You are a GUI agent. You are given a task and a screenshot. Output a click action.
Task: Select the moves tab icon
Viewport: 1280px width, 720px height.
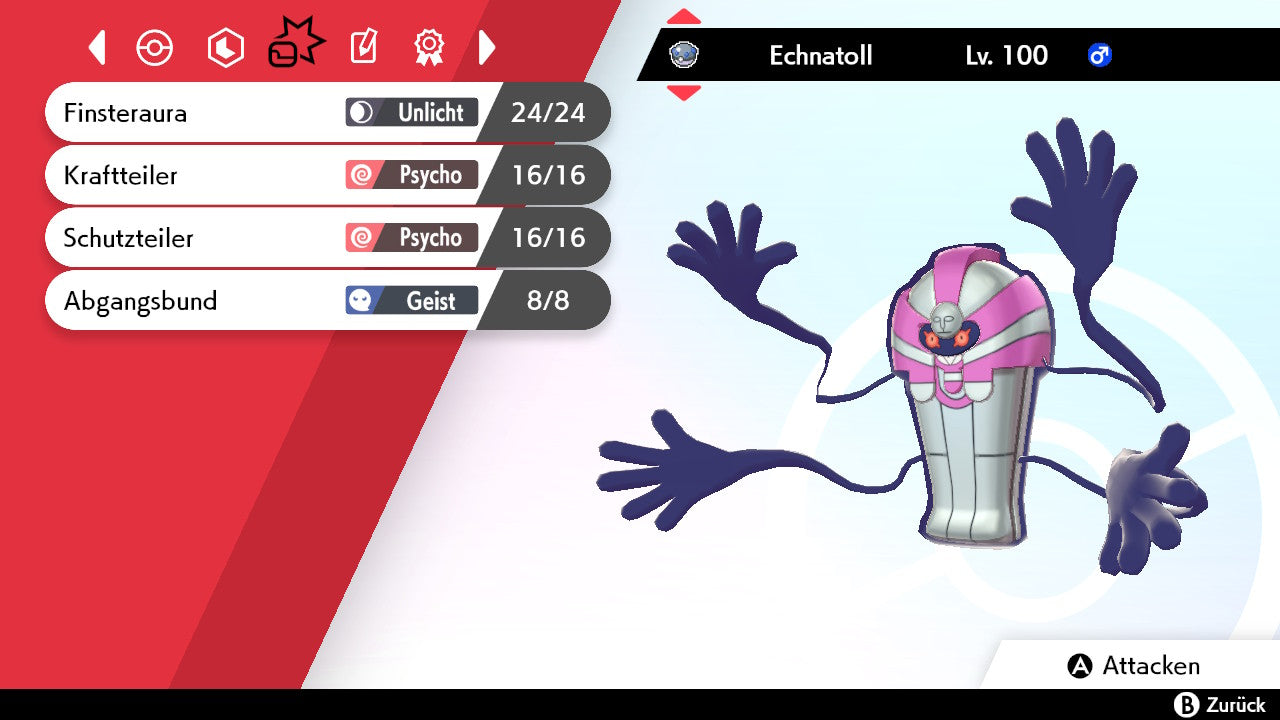tap(296, 45)
